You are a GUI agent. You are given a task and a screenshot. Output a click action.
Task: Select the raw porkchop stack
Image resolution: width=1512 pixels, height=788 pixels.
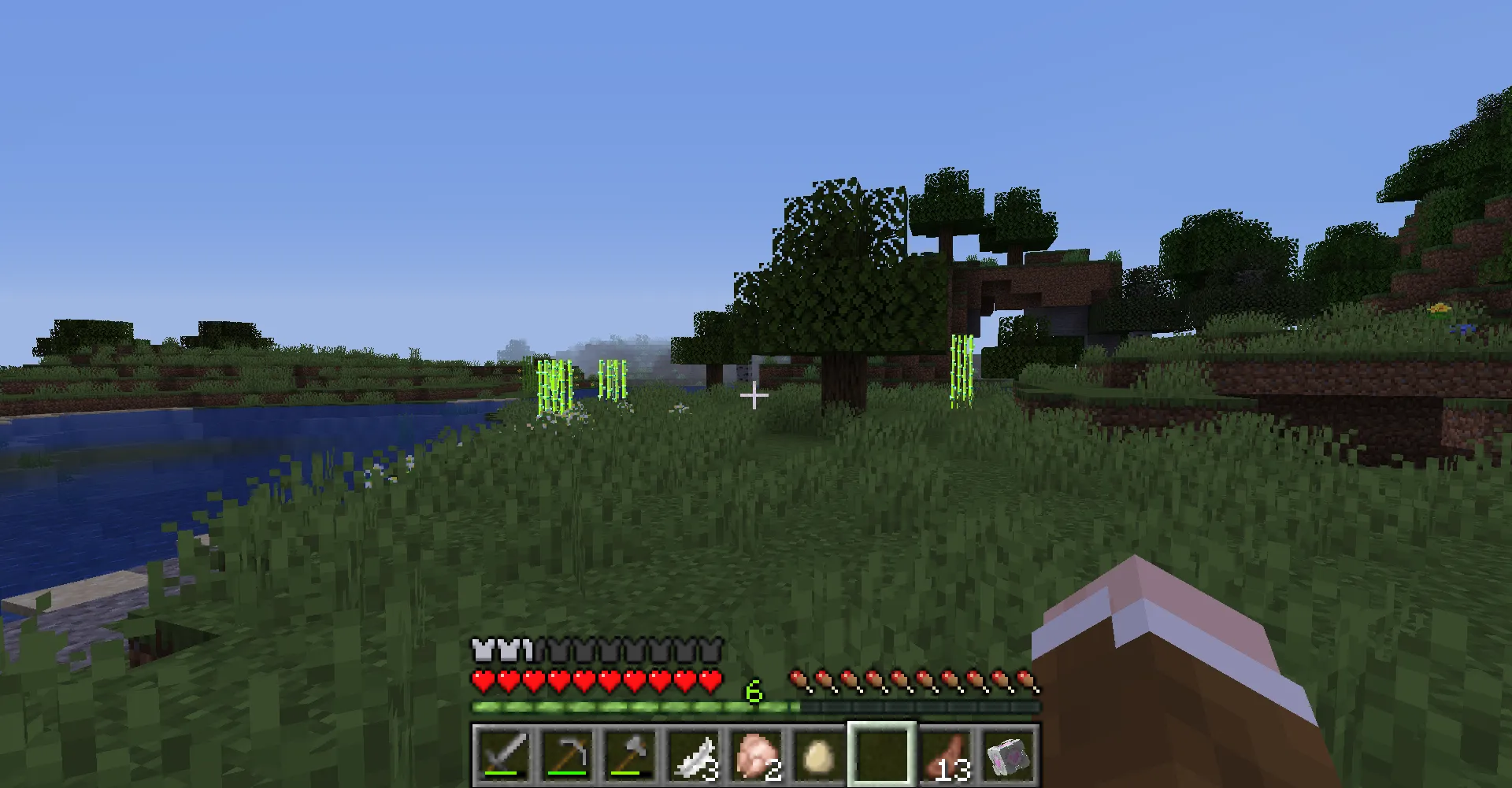click(x=758, y=756)
